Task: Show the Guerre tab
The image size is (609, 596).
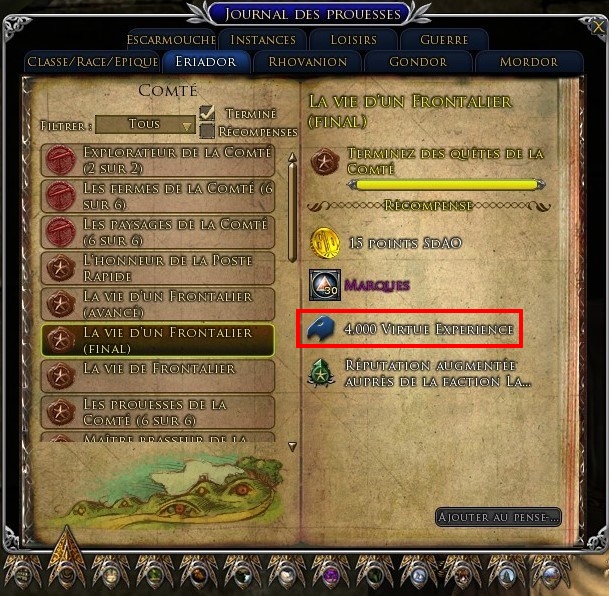Action: coord(444,40)
